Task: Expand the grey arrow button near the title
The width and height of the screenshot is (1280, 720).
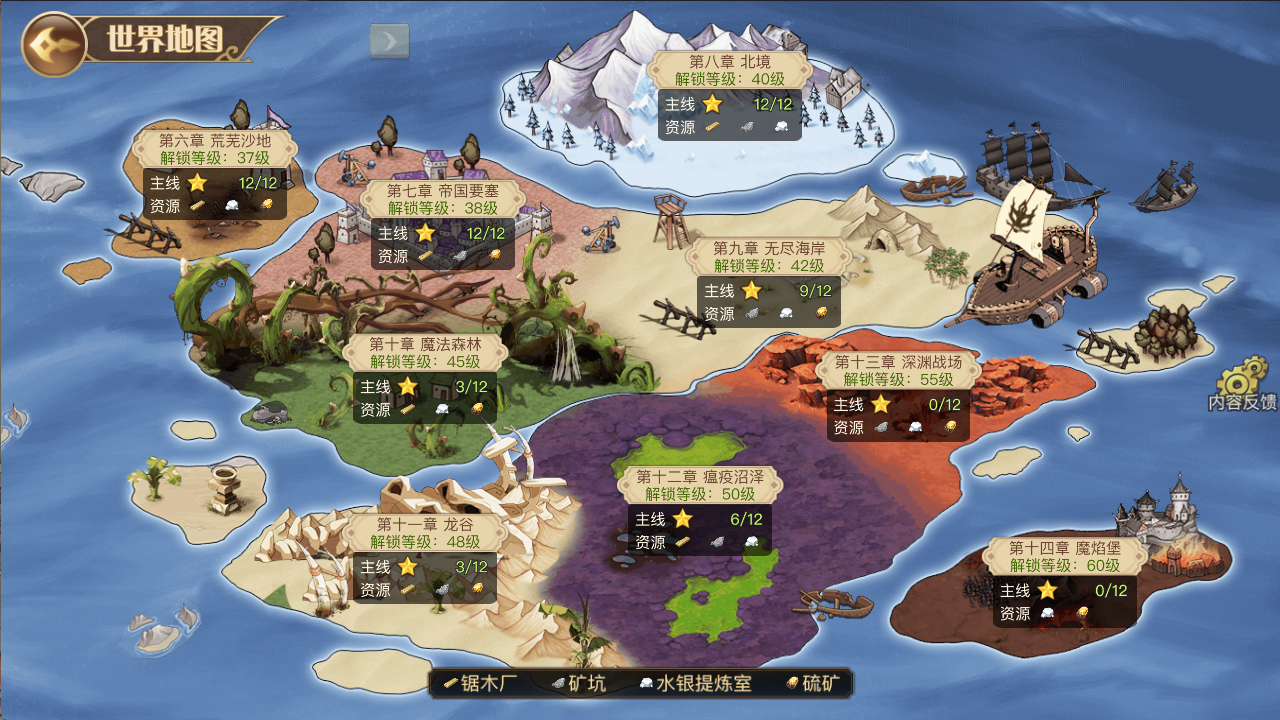Action: pyautogui.click(x=391, y=39)
